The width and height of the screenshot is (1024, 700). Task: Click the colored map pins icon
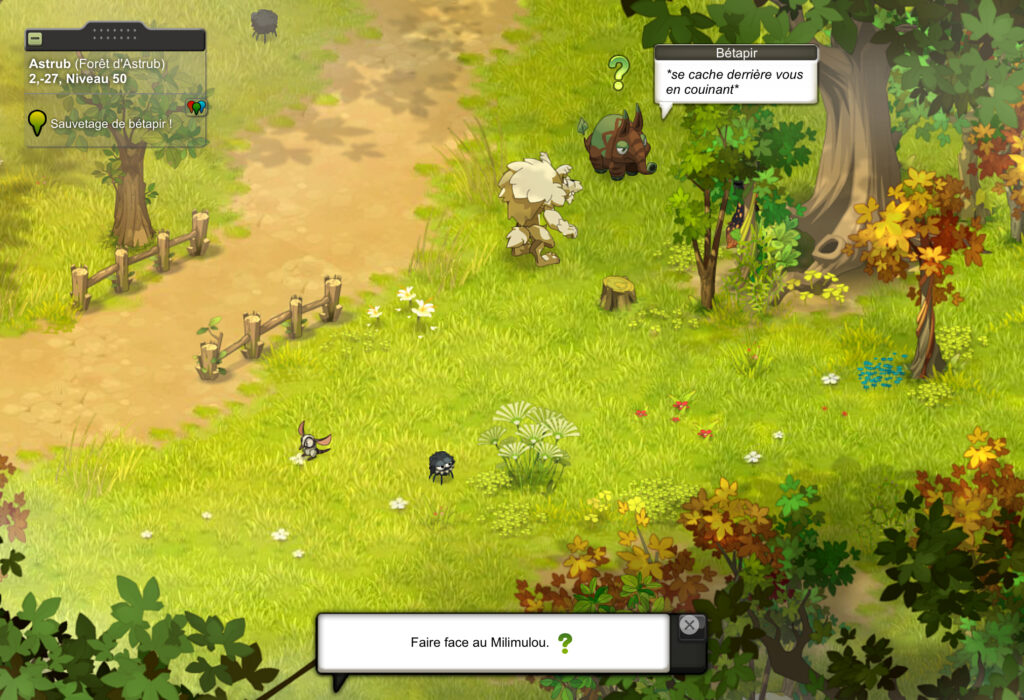coord(196,106)
